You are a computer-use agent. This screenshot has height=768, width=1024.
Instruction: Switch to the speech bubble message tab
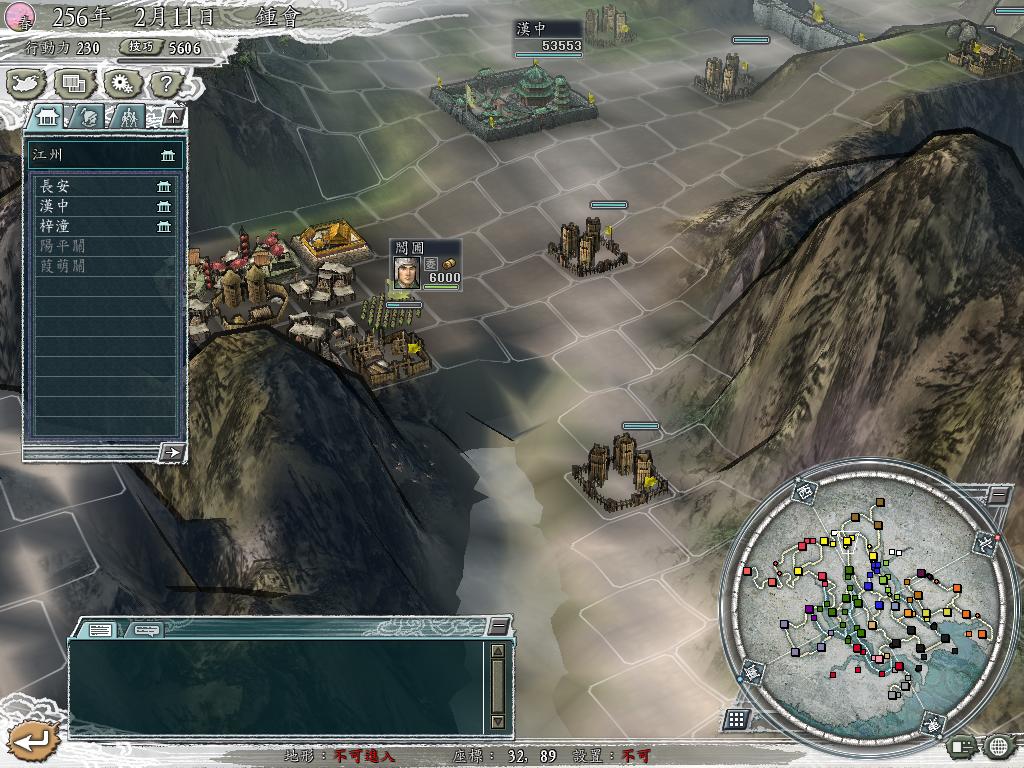(x=147, y=629)
